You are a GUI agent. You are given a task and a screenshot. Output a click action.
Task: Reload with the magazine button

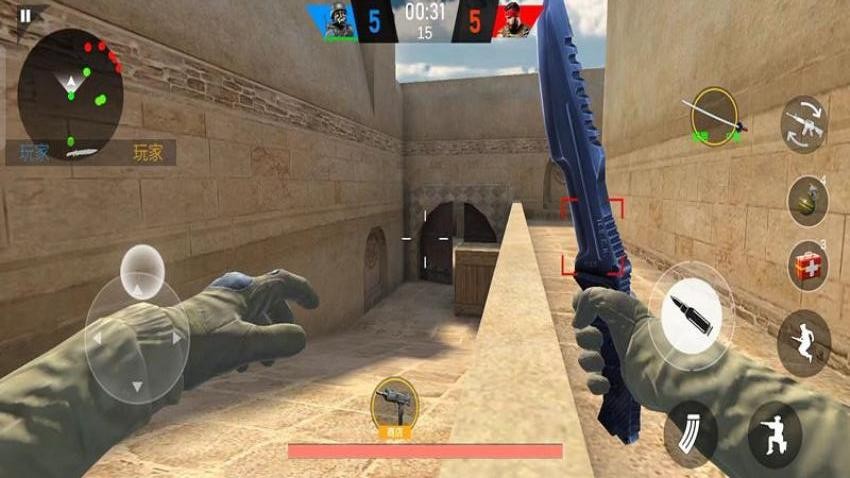tap(690, 433)
